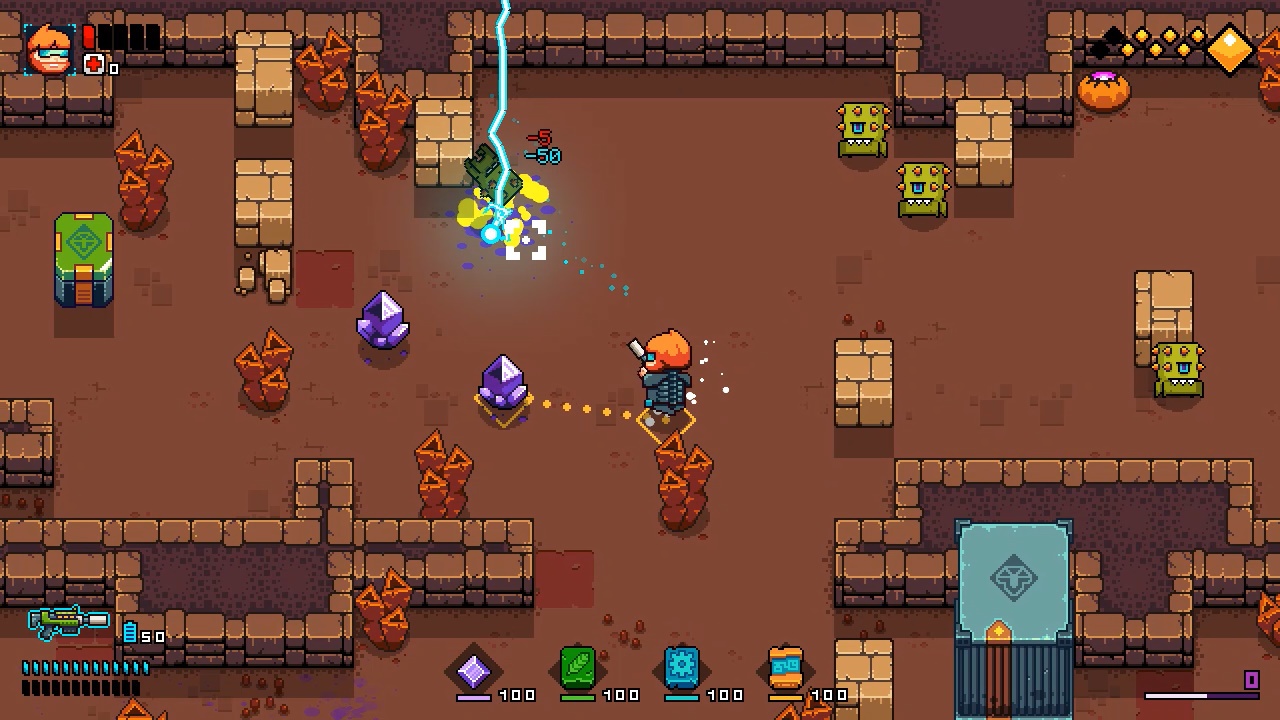Click the purple crystal resource icon showing 100
The height and width of the screenshot is (720, 1280).
pyautogui.click(x=476, y=671)
